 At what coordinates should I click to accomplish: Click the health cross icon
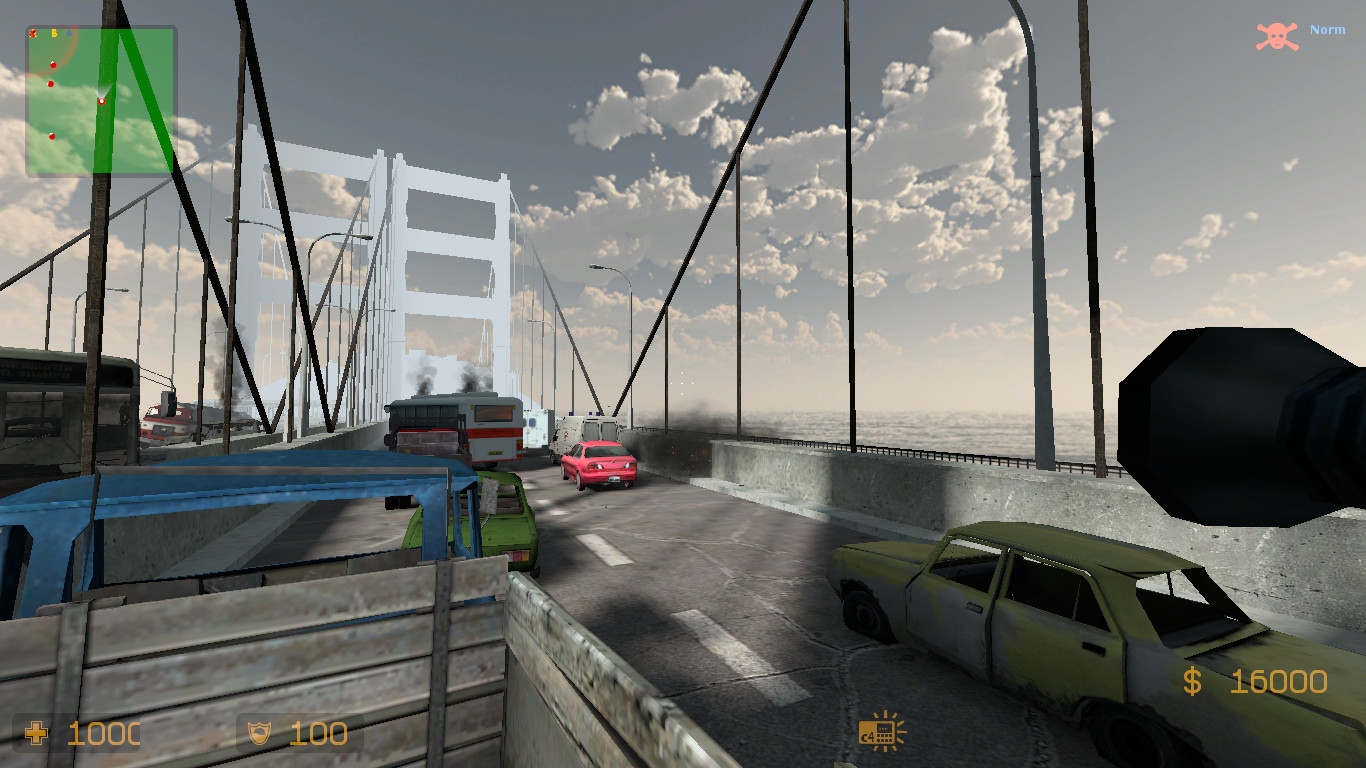coord(37,733)
